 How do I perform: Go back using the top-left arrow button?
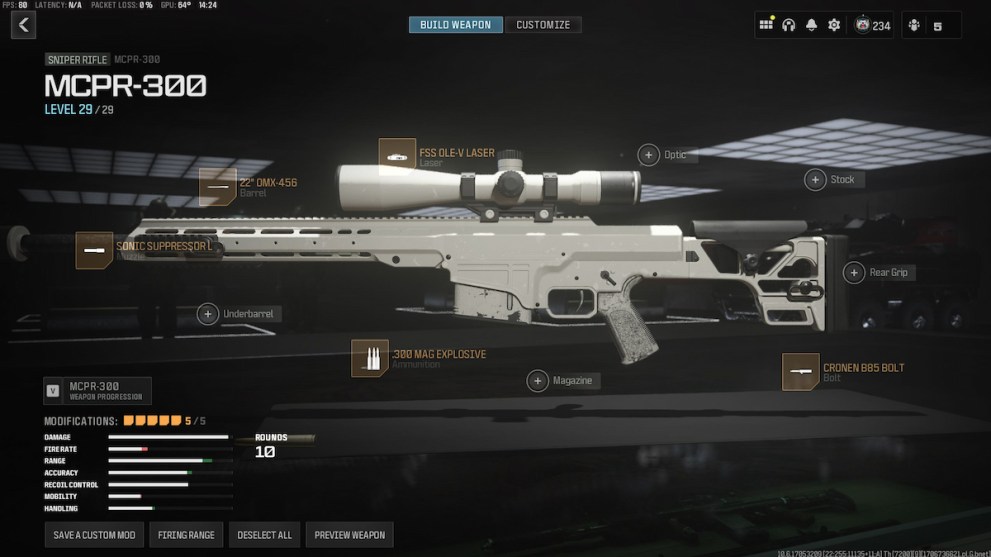(23, 25)
